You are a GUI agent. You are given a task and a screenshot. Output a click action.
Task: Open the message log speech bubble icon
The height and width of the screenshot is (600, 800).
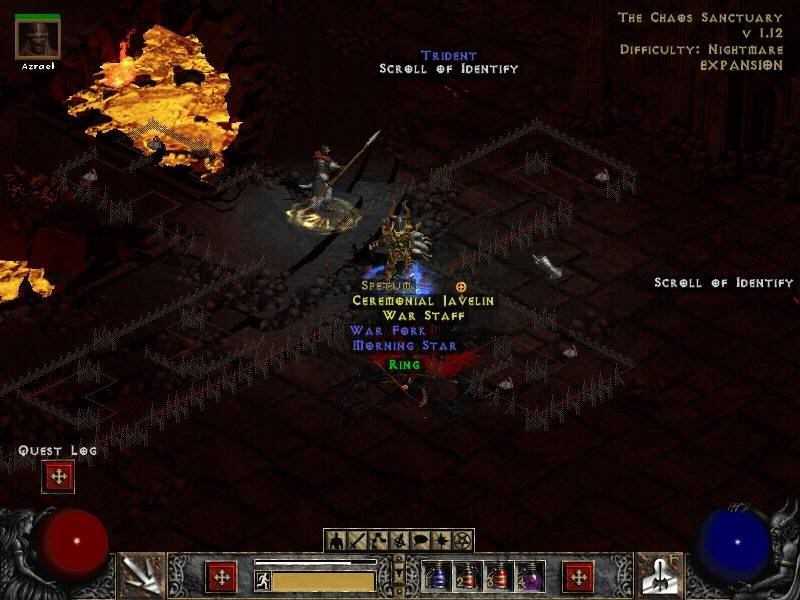click(x=421, y=541)
